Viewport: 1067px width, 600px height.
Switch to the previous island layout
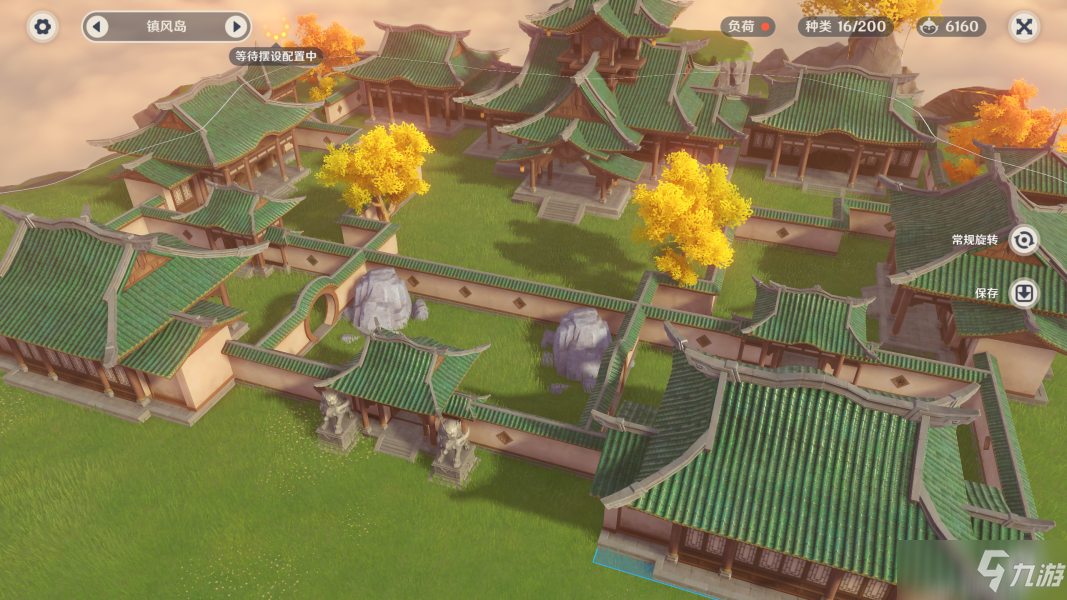point(97,27)
